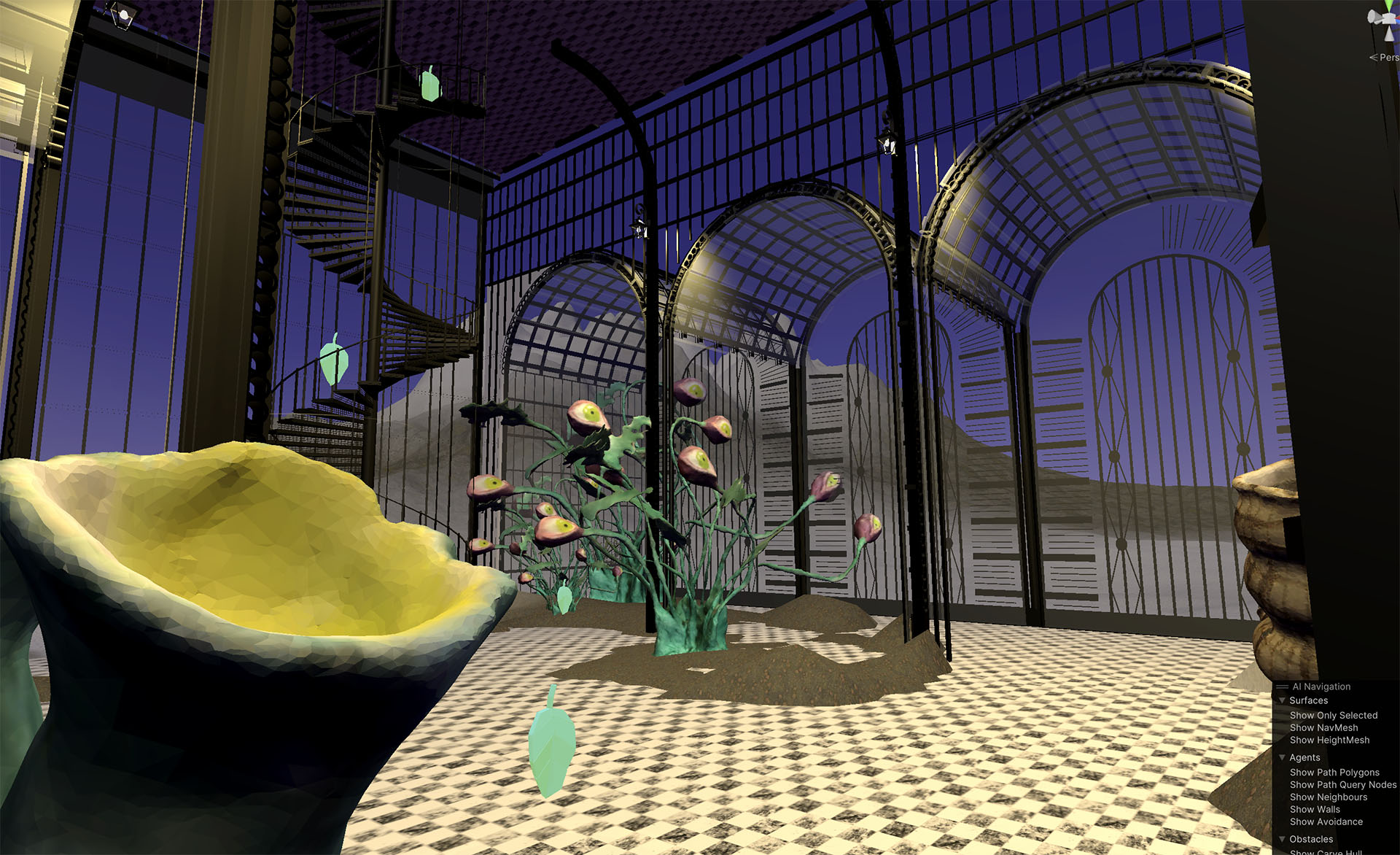Turn on Show HeightMesh
The height and width of the screenshot is (855, 1400).
(x=1329, y=740)
